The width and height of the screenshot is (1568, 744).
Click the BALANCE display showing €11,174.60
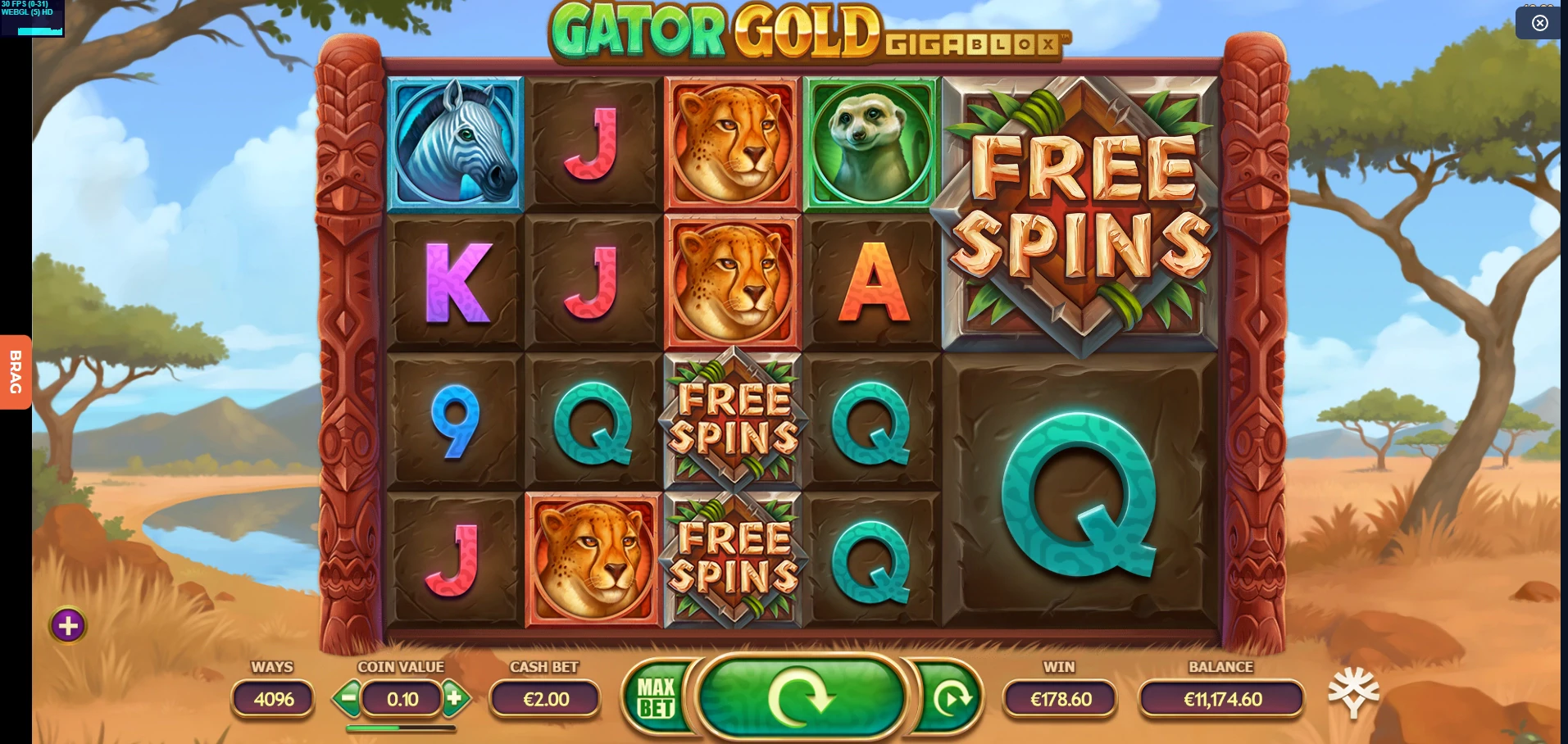[x=1223, y=699]
